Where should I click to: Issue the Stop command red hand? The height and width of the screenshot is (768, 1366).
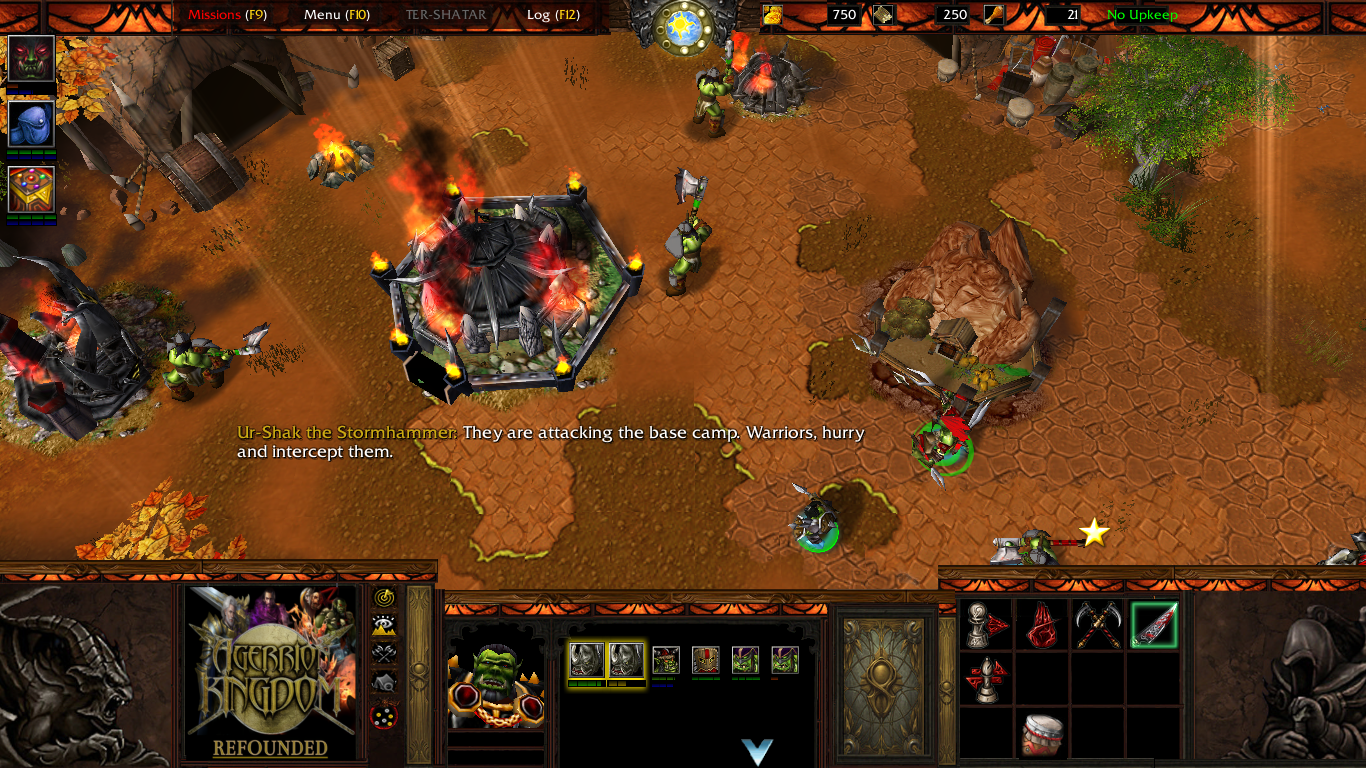(1041, 625)
